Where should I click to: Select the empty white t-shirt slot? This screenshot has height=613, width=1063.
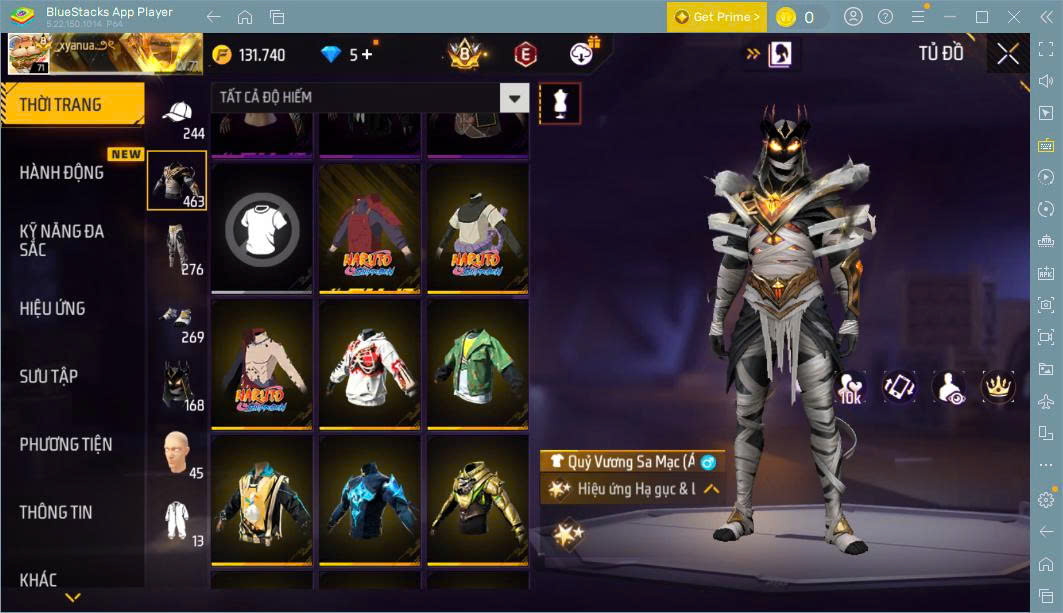[x=261, y=229]
